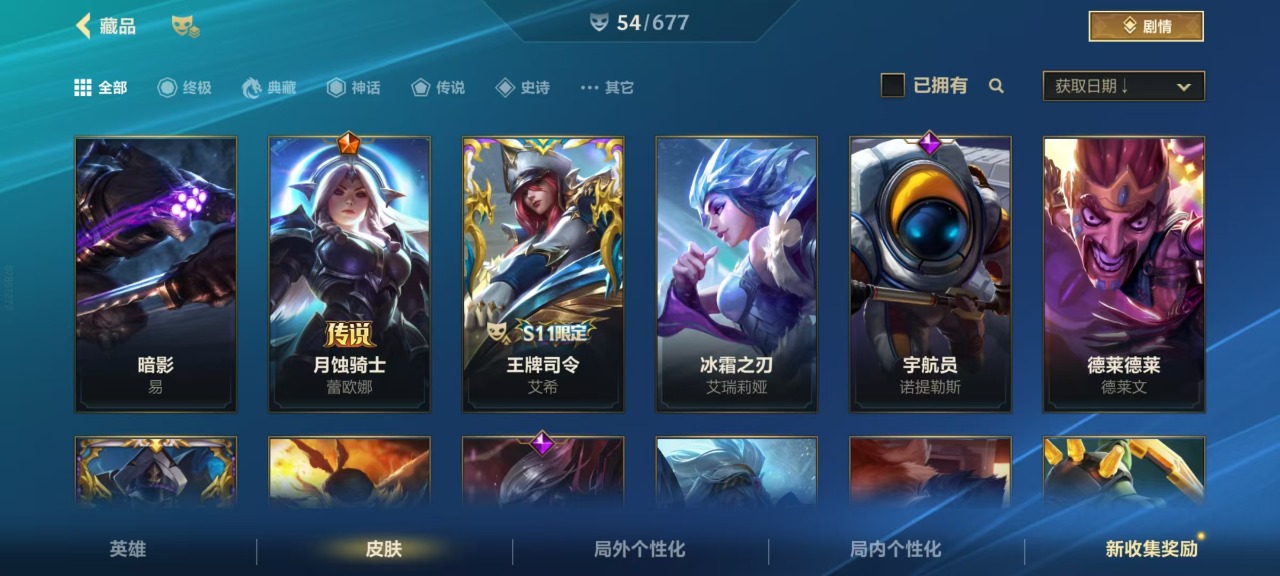The height and width of the screenshot is (576, 1280).
Task: Click the magnifying glass search icon
Action: coord(996,86)
